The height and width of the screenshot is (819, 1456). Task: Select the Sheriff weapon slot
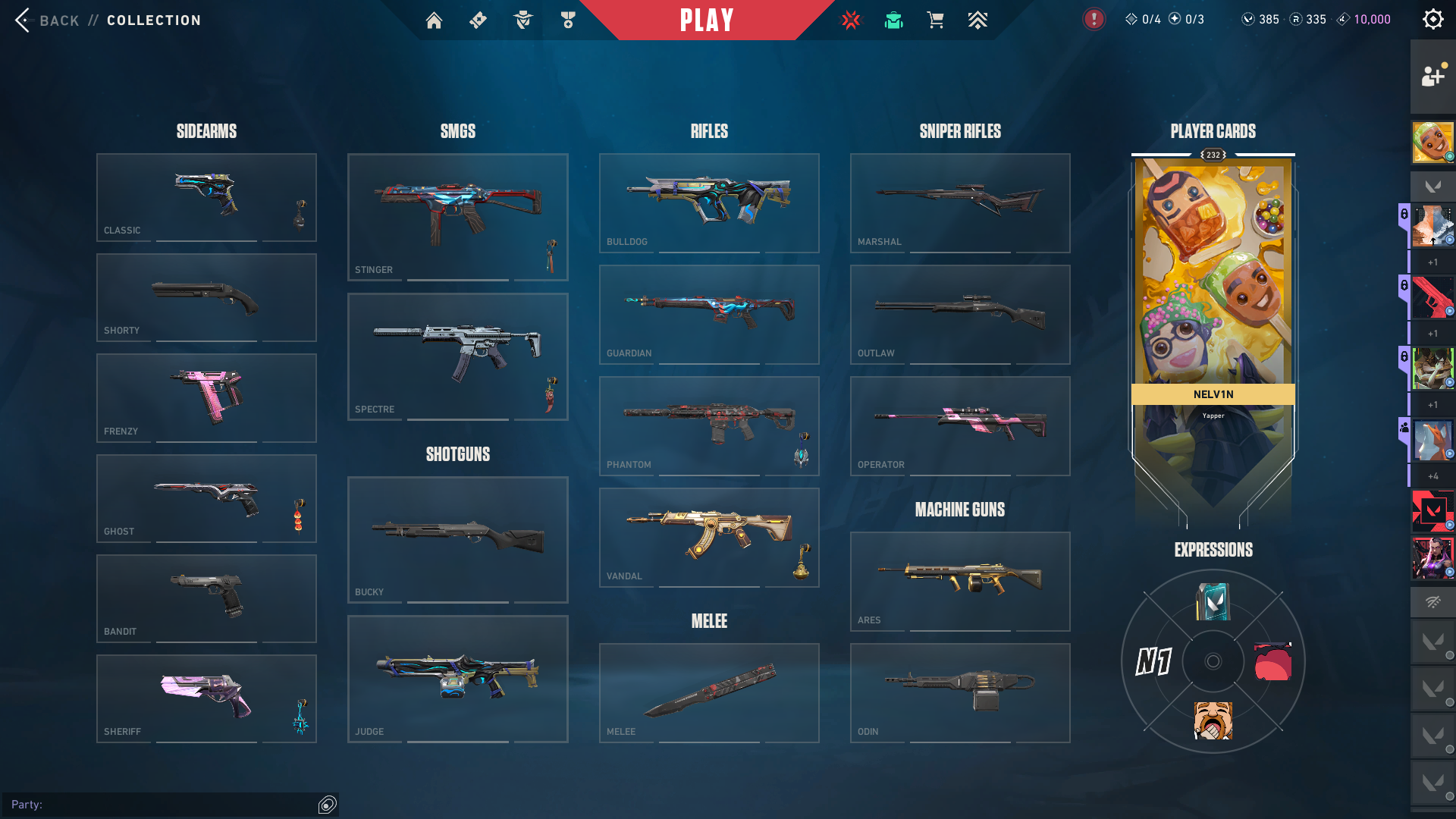[x=206, y=698]
